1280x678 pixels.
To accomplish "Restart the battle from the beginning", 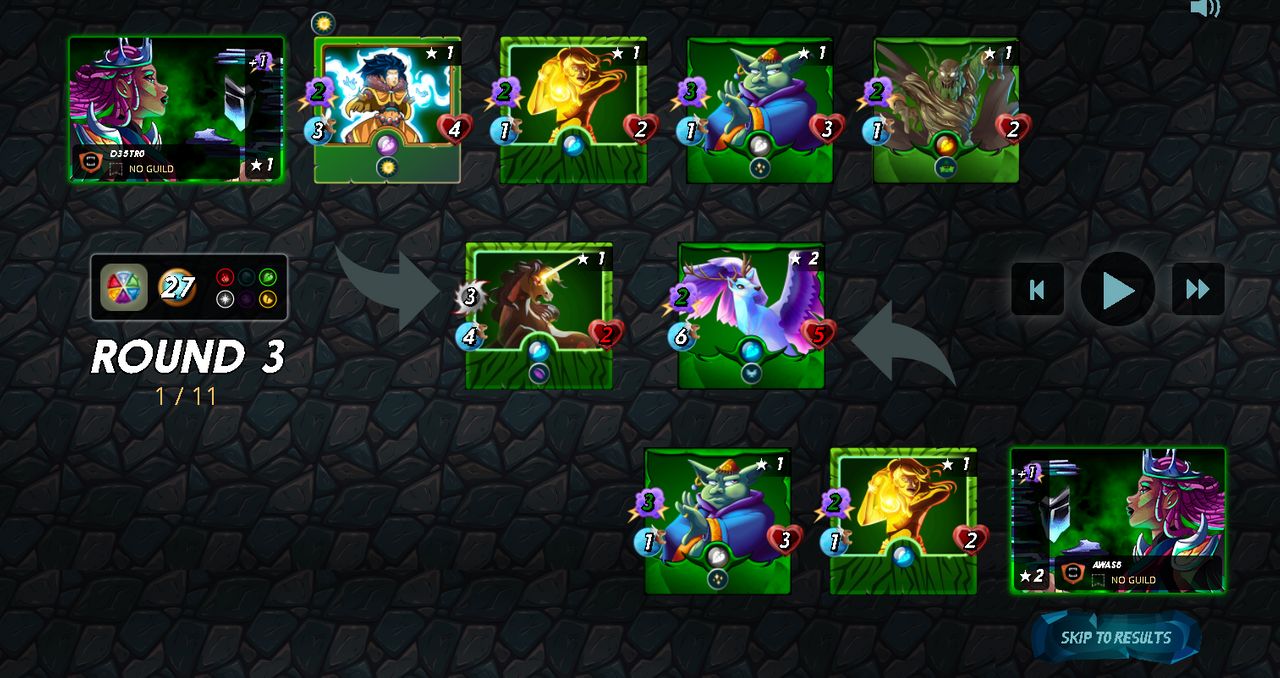I will (x=1037, y=290).
